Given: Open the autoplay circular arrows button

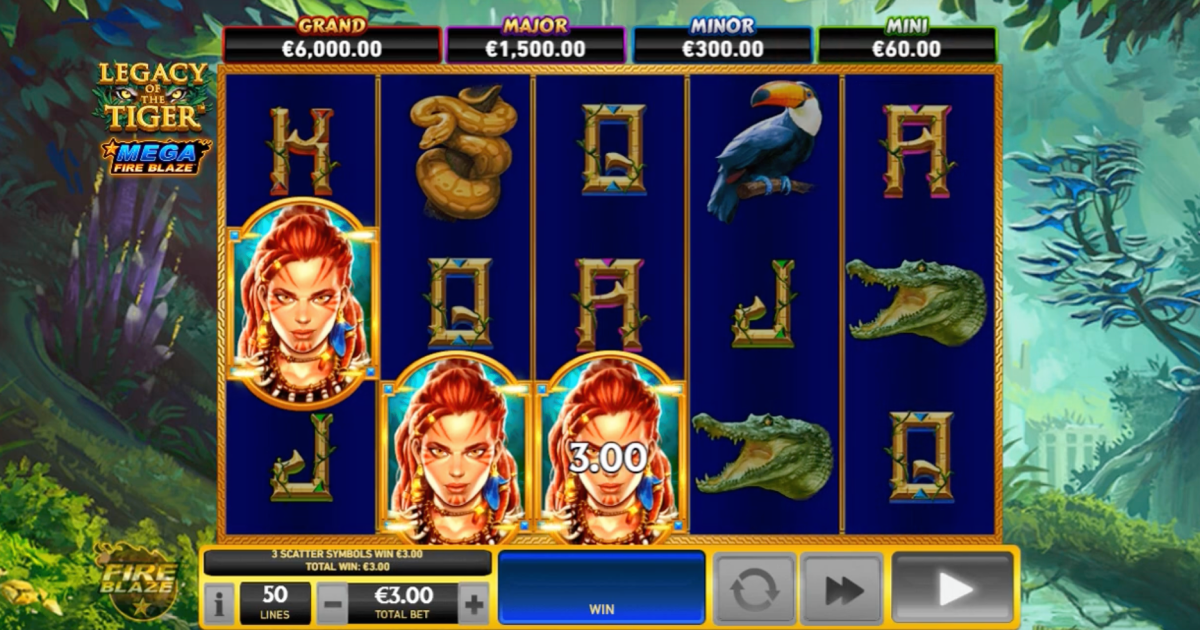Looking at the screenshot, I should (x=754, y=590).
